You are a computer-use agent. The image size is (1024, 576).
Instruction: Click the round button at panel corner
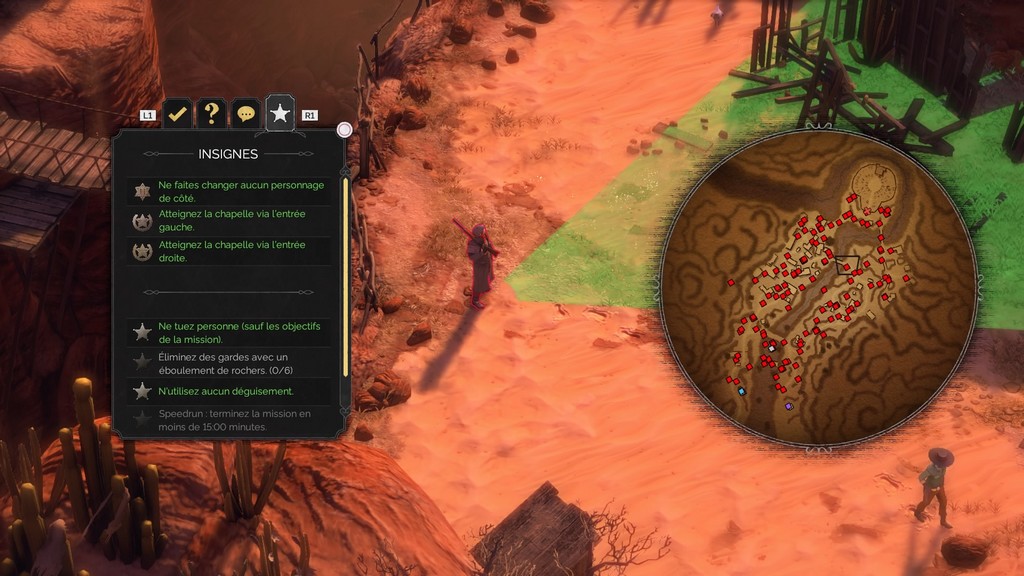(x=345, y=130)
